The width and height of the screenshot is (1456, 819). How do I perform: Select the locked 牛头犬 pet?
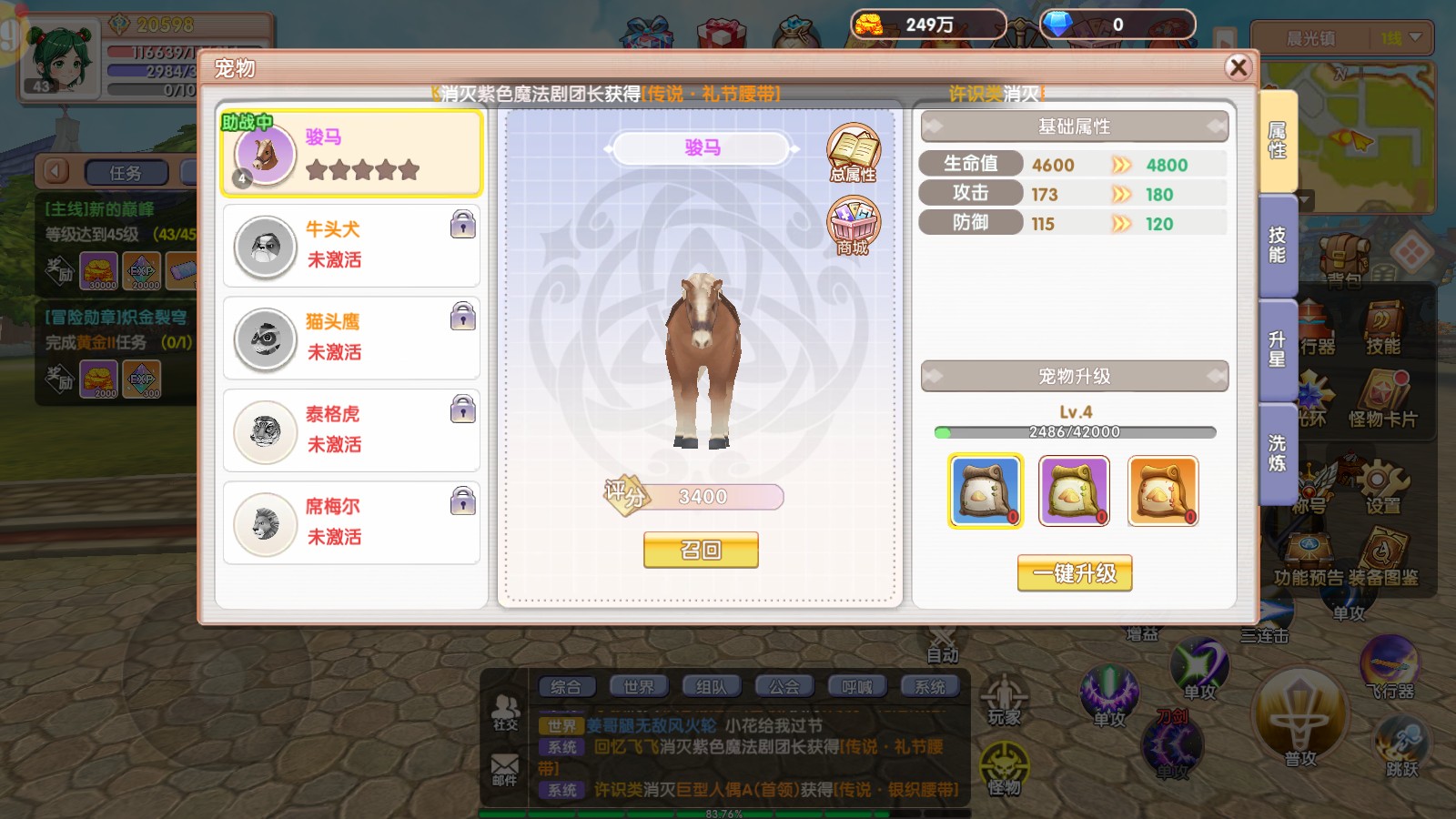[351, 246]
